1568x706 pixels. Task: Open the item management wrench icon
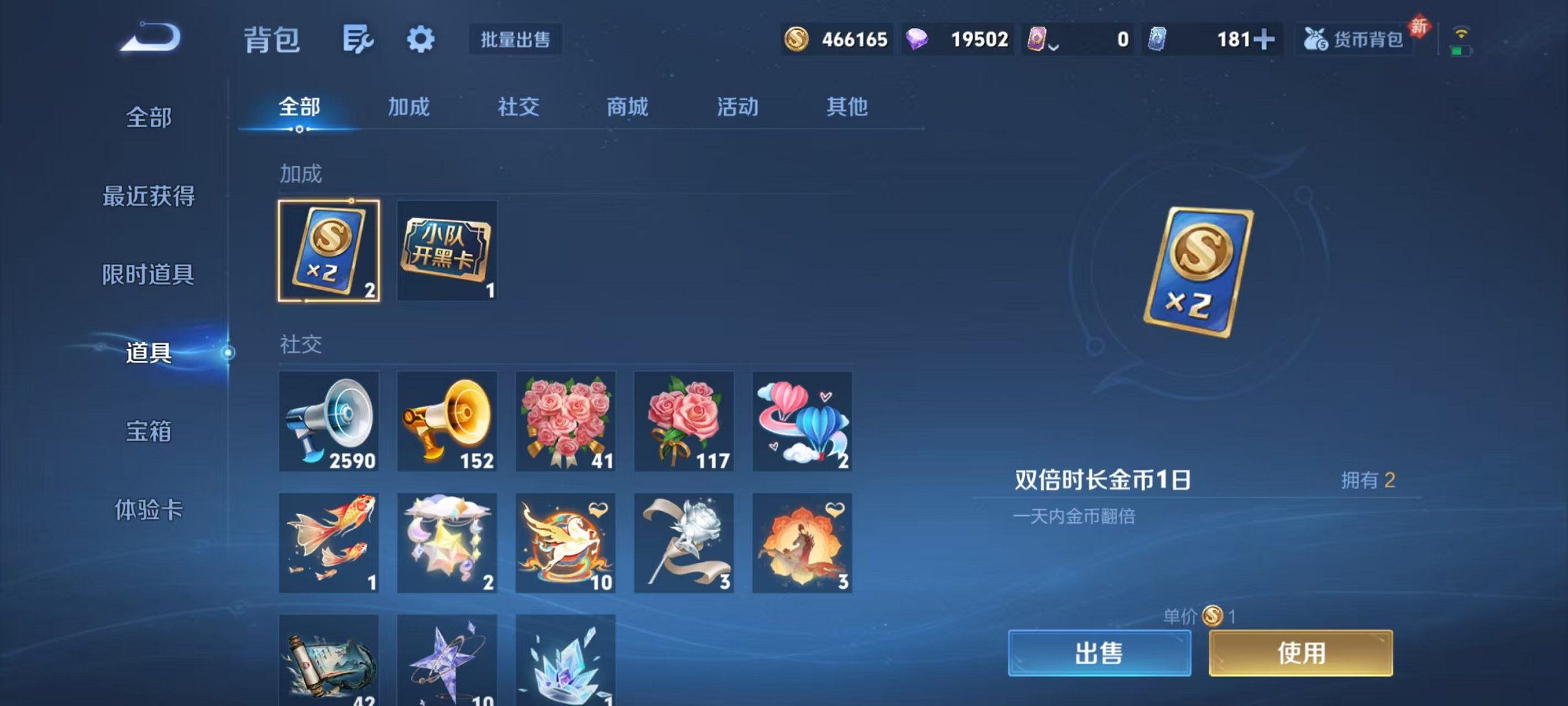click(x=357, y=39)
